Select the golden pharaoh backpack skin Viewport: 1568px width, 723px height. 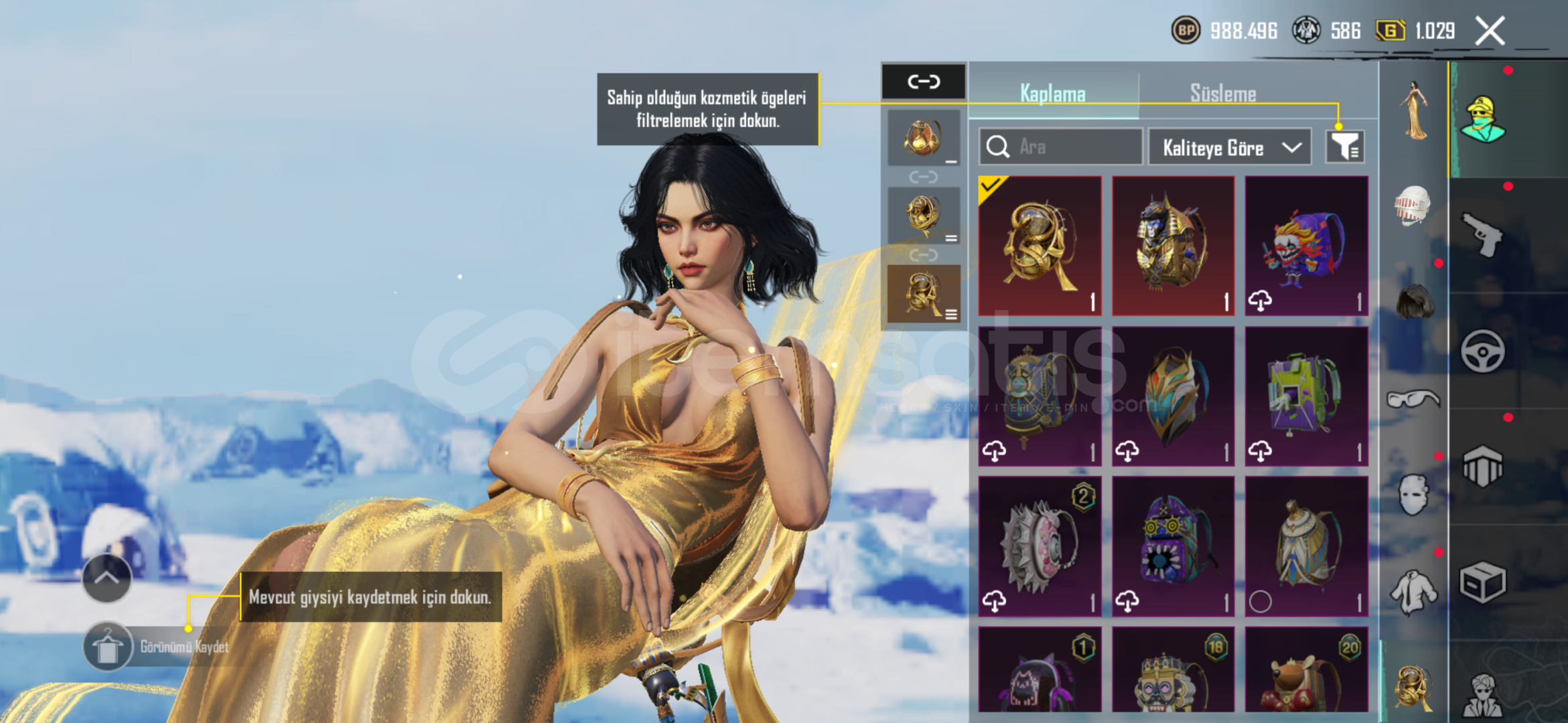pyautogui.click(x=1173, y=246)
